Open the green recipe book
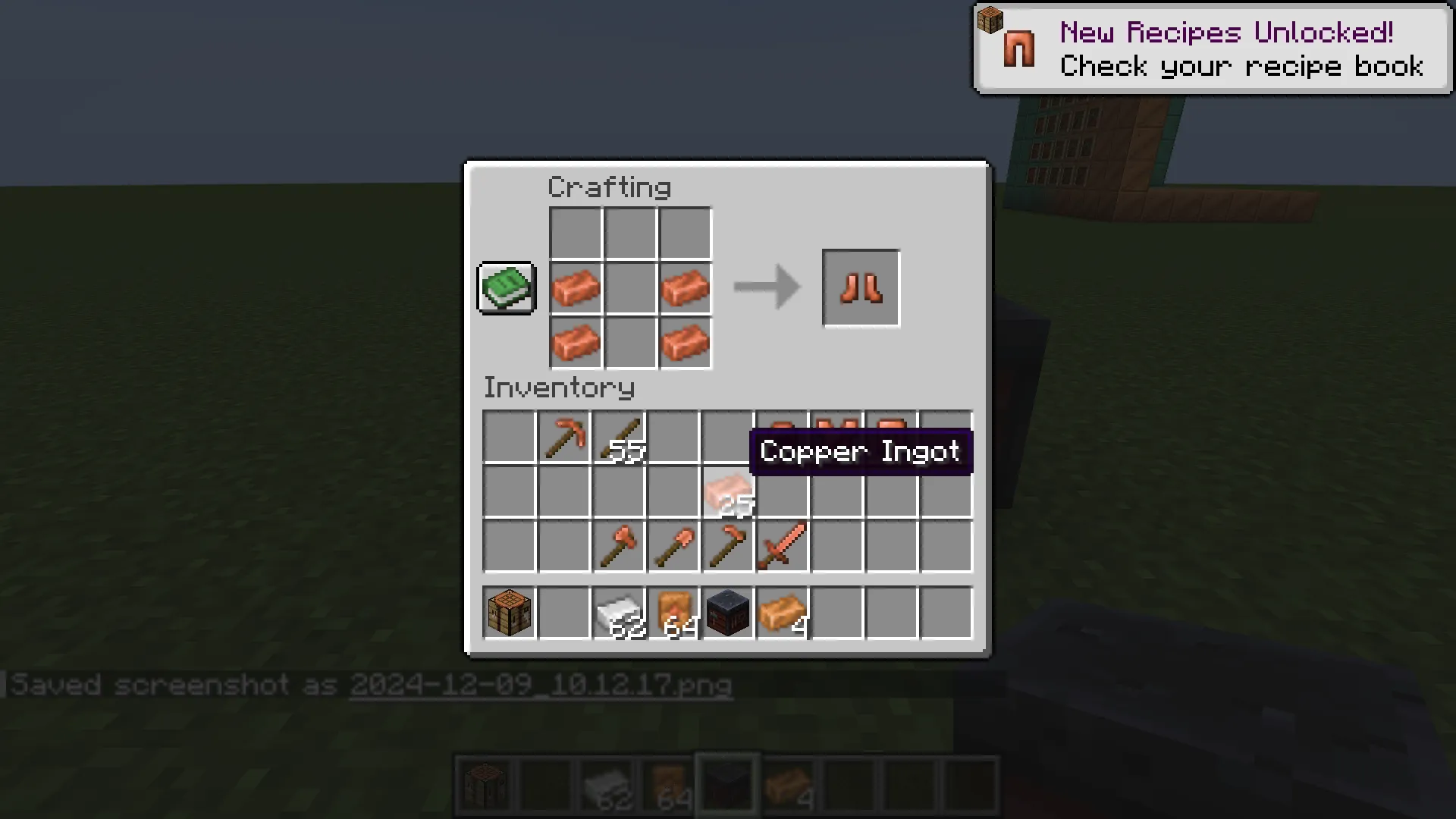The image size is (1456, 819). tap(506, 288)
